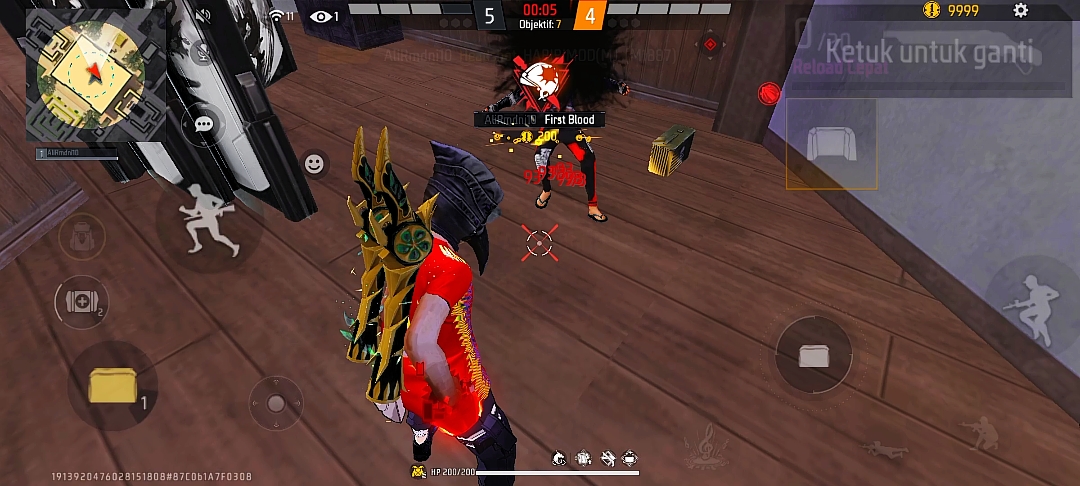Open the smiley emote button
This screenshot has height=486, width=1080.
tap(314, 164)
